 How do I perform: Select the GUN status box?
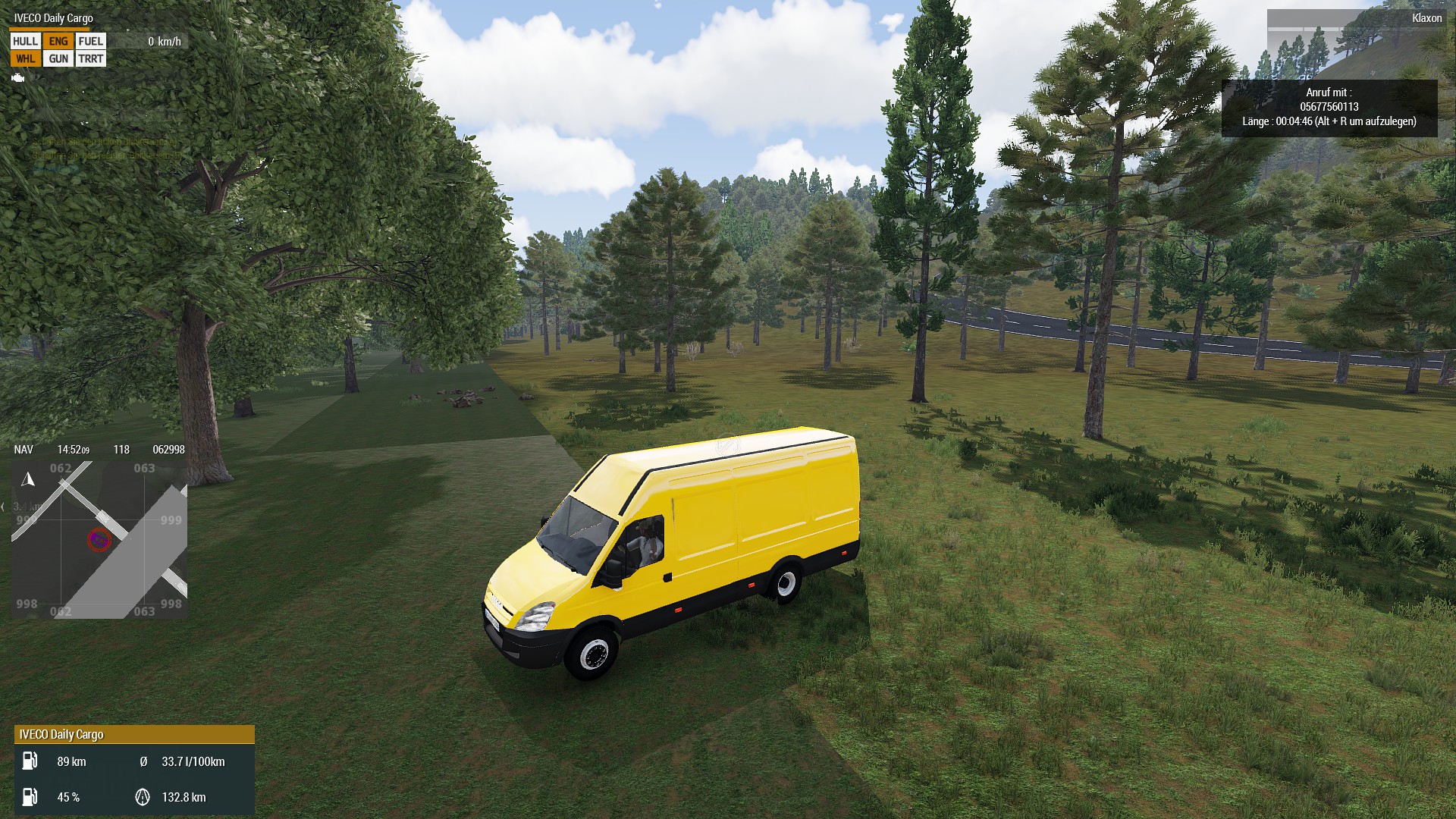pos(58,58)
